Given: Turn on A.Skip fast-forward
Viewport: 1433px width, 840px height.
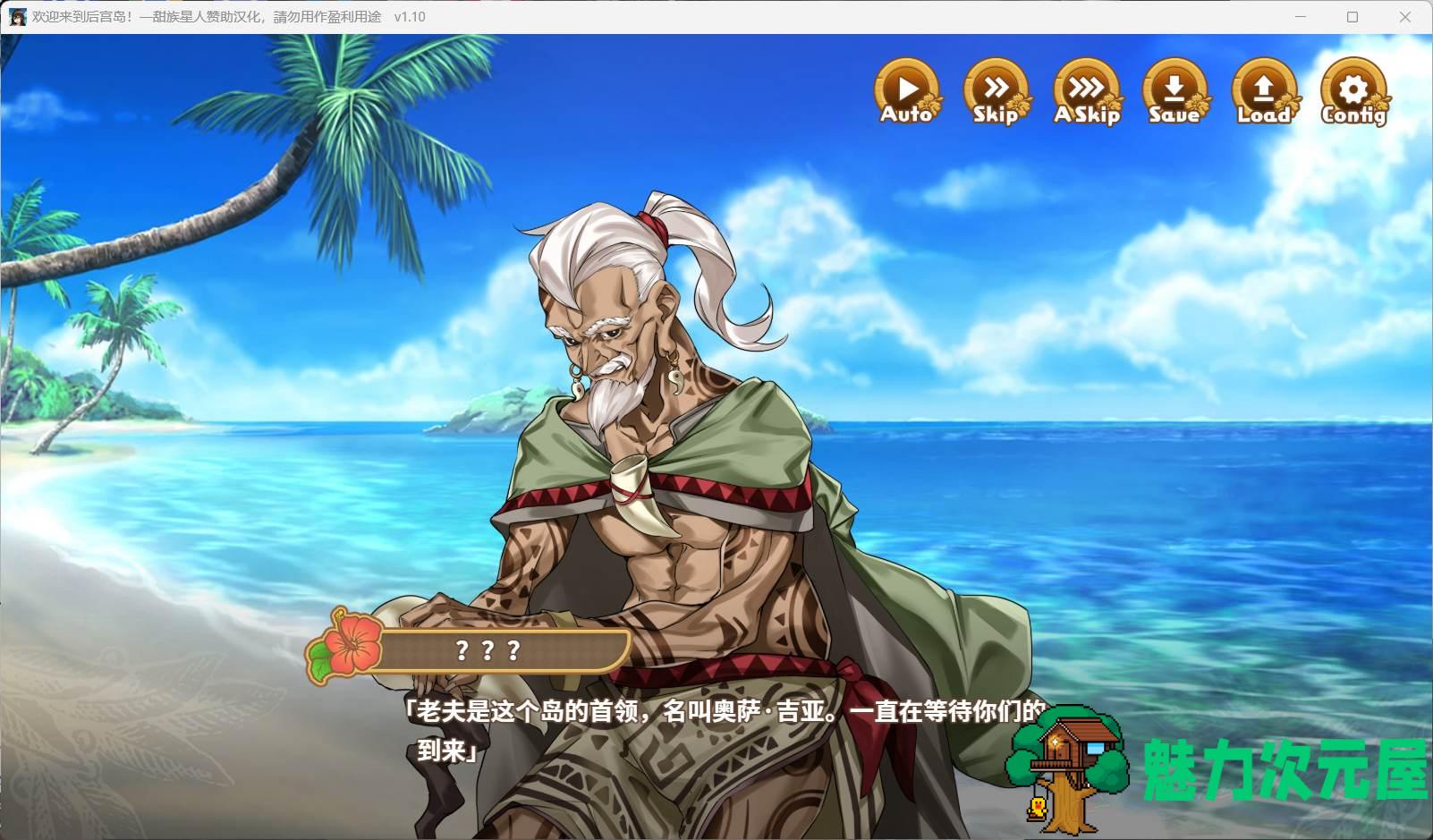Looking at the screenshot, I should click(1086, 91).
